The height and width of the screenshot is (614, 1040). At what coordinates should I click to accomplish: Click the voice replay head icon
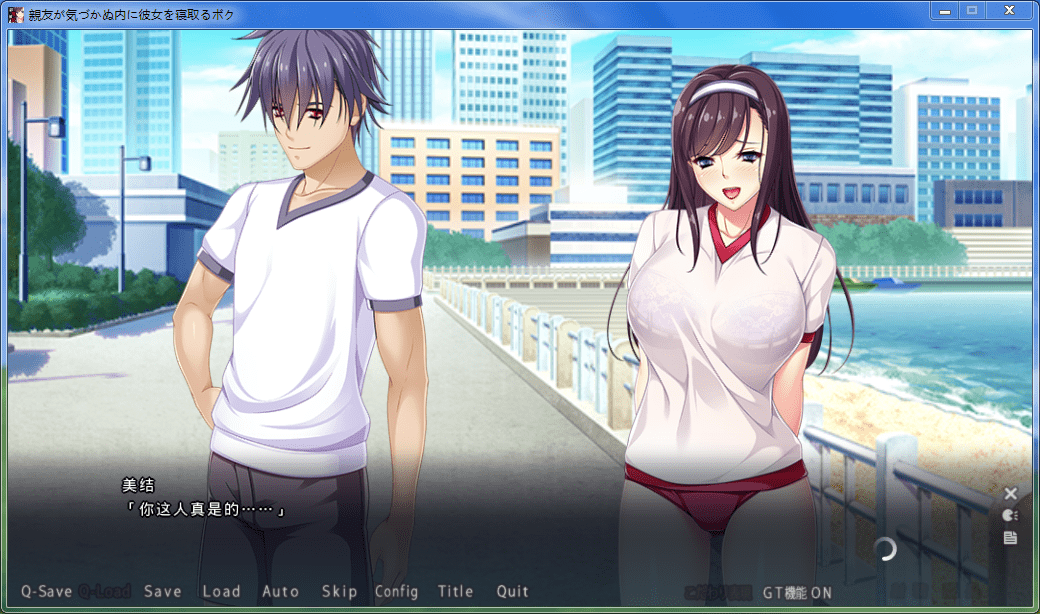1010,515
